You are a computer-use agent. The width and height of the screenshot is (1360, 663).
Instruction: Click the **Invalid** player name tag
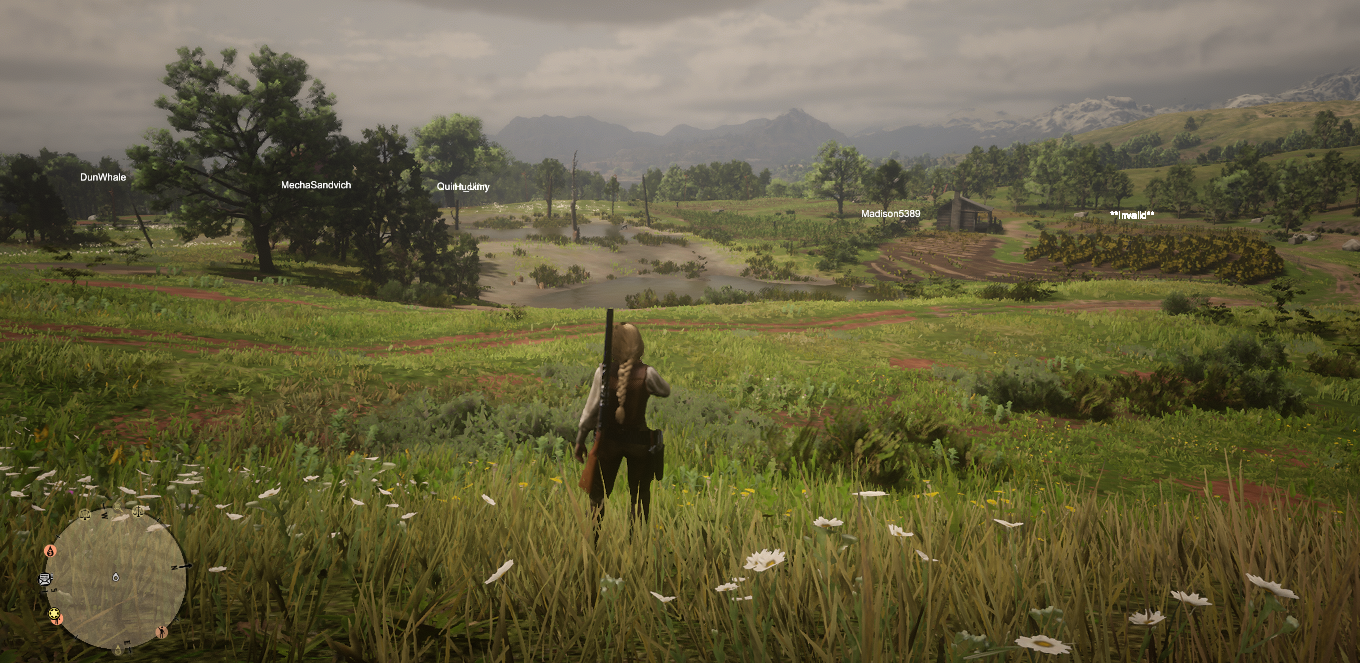1132,215
